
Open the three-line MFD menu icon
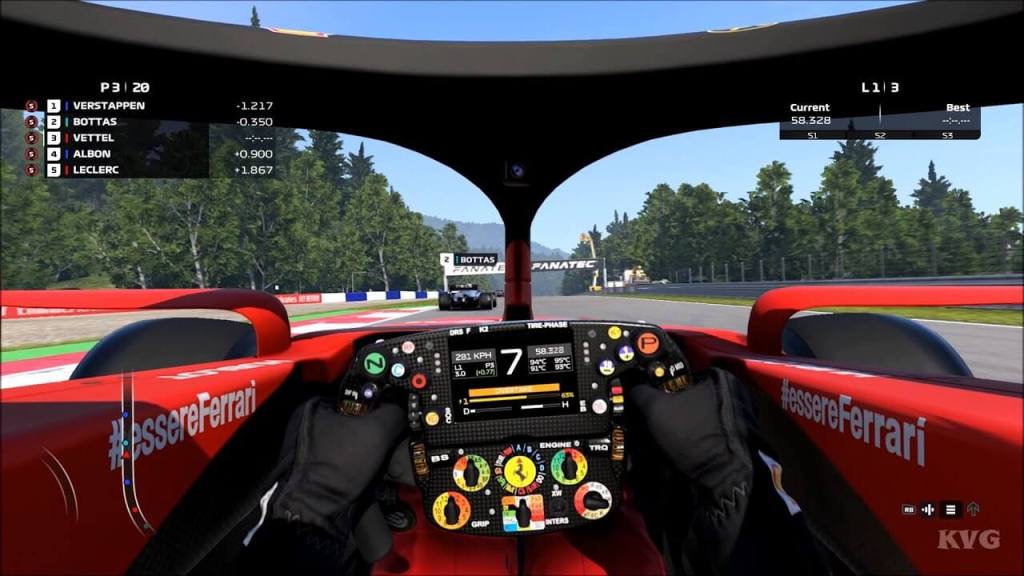click(952, 509)
